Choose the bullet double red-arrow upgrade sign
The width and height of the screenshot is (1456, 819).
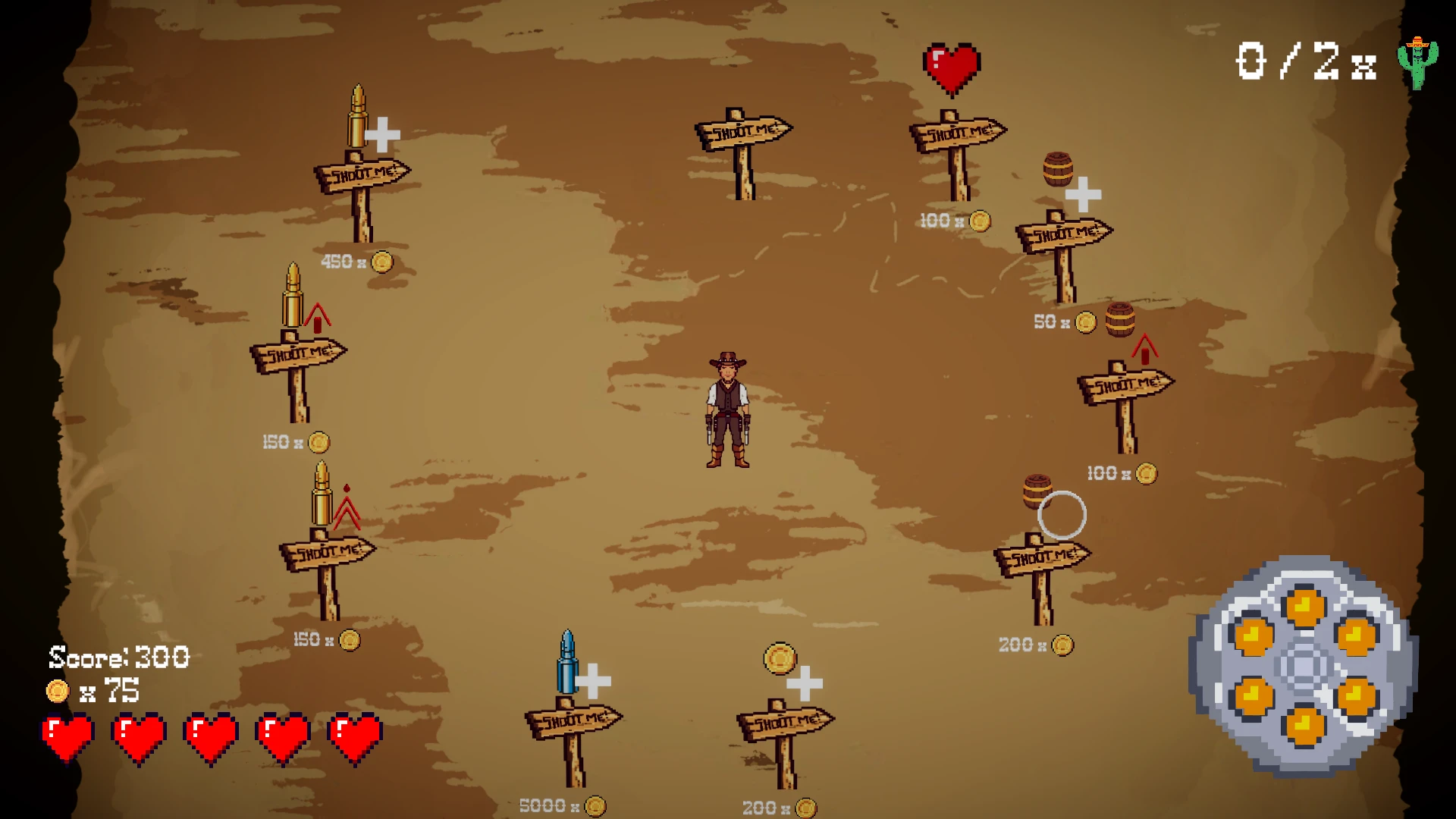click(x=327, y=551)
